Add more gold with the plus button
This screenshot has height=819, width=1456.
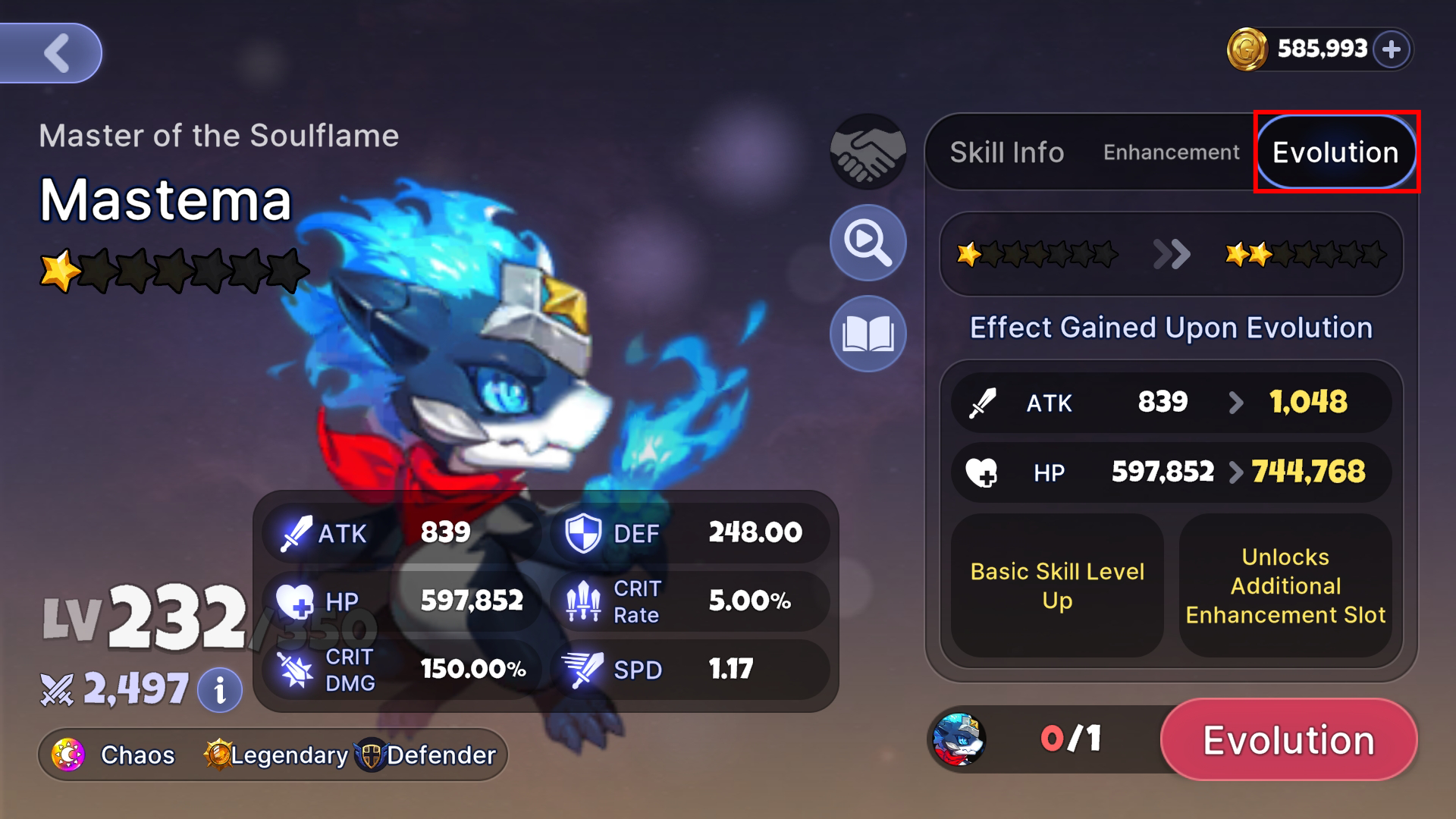point(1391,50)
